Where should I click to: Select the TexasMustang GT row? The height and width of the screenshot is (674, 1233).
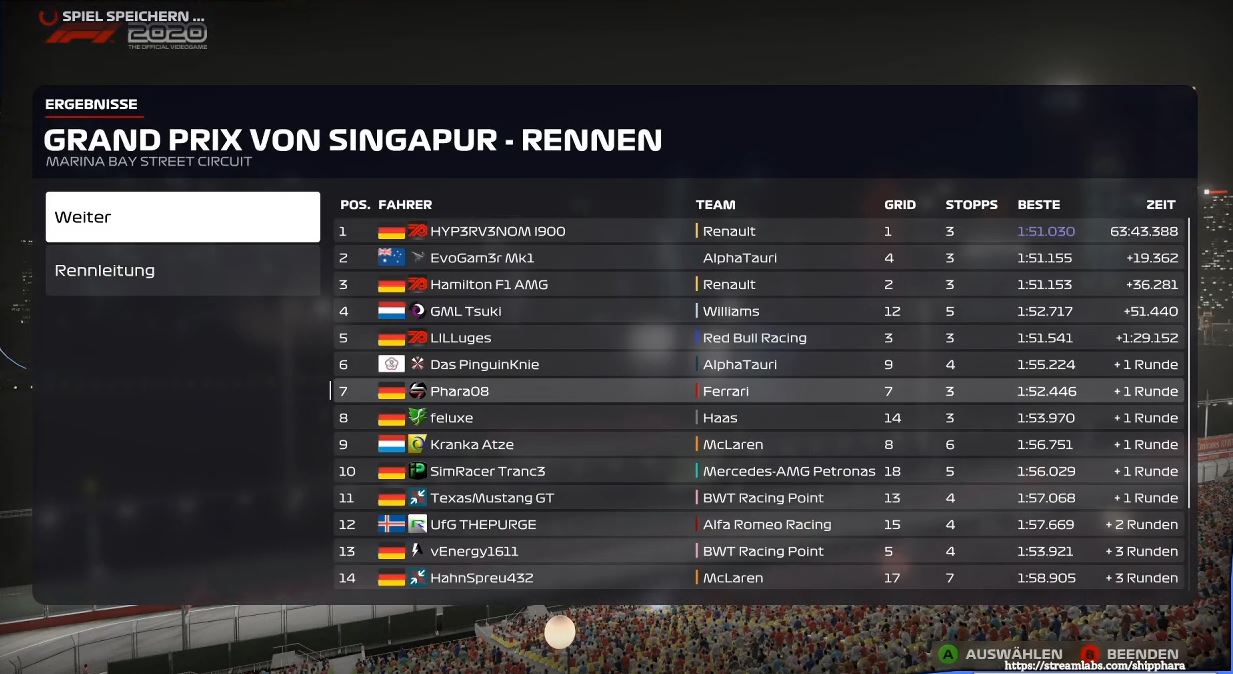point(758,498)
